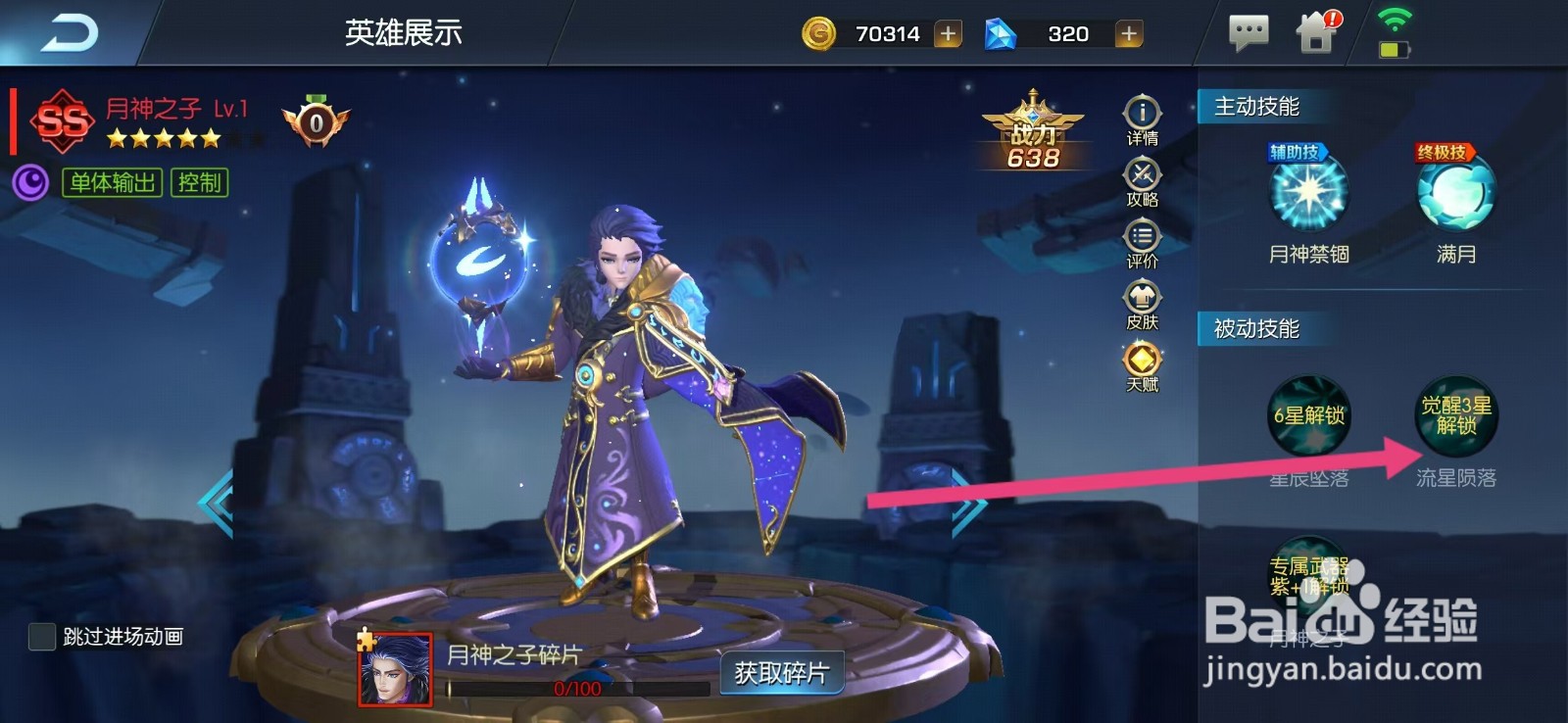Select the 月神禁锢 assist skill icon
Screen dimensions: 1568x723
coord(1308,196)
